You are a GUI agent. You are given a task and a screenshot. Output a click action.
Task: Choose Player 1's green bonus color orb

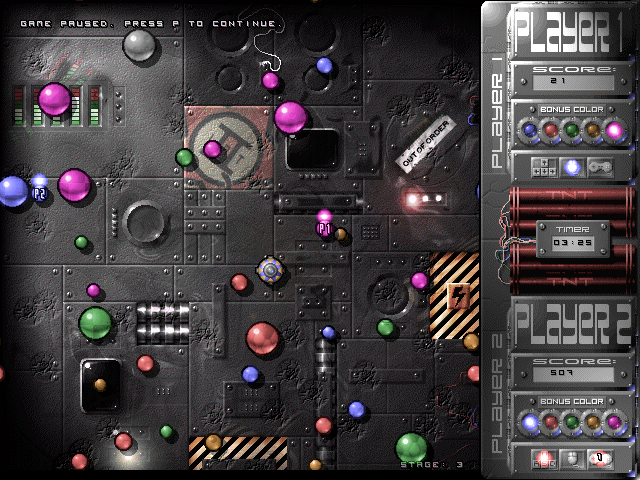click(x=572, y=129)
